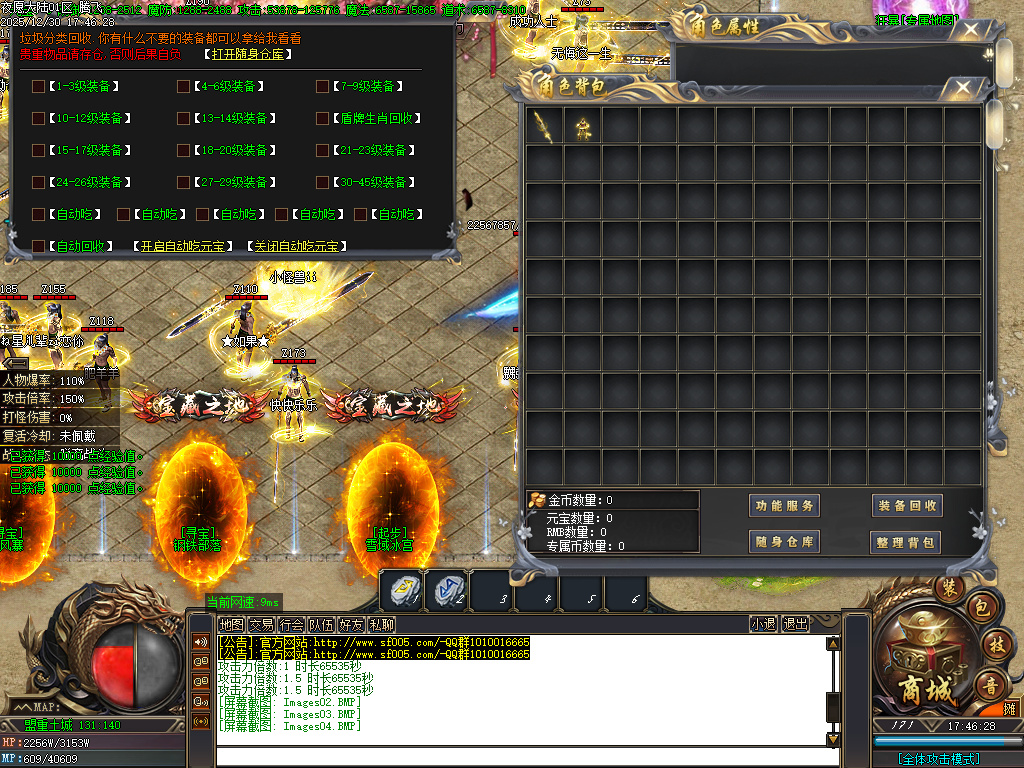Click the chat text input field

(x=520, y=756)
